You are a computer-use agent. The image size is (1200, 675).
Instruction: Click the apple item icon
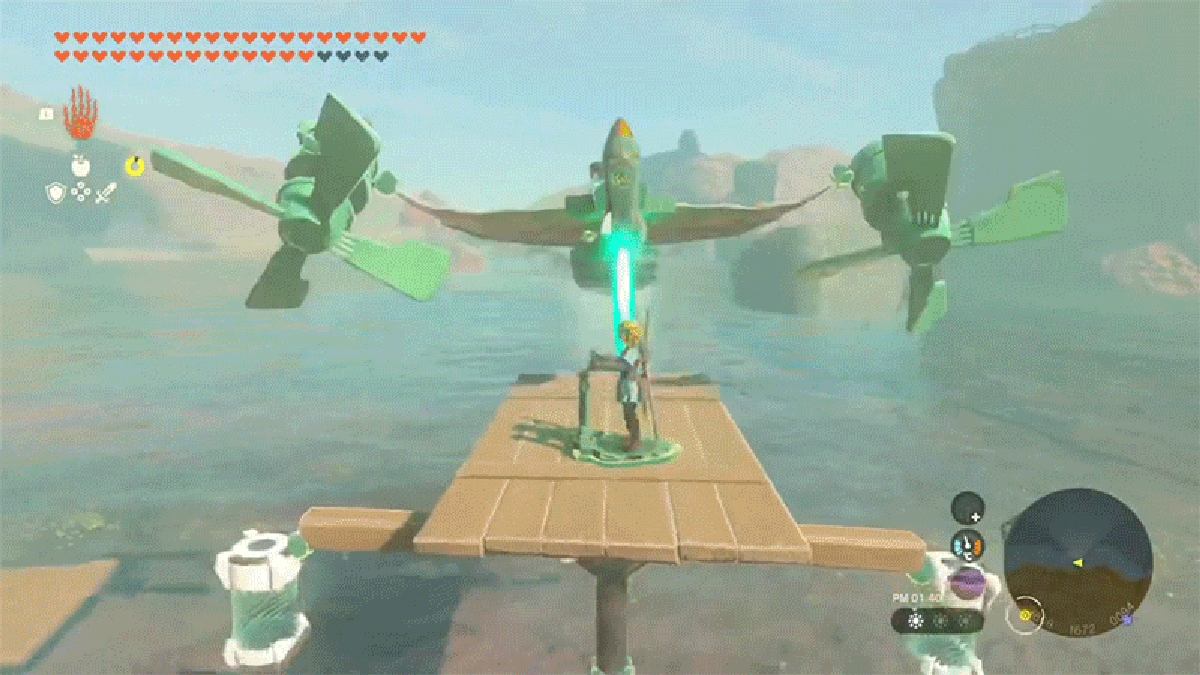(81, 165)
